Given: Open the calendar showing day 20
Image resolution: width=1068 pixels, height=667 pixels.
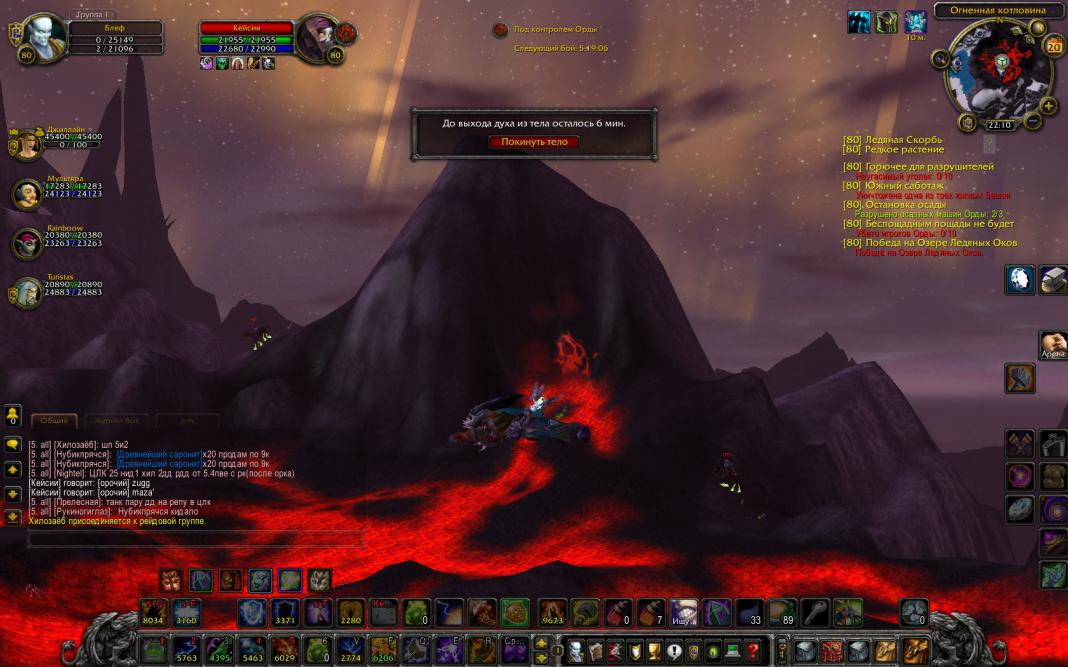Looking at the screenshot, I should pyautogui.click(x=1053, y=46).
